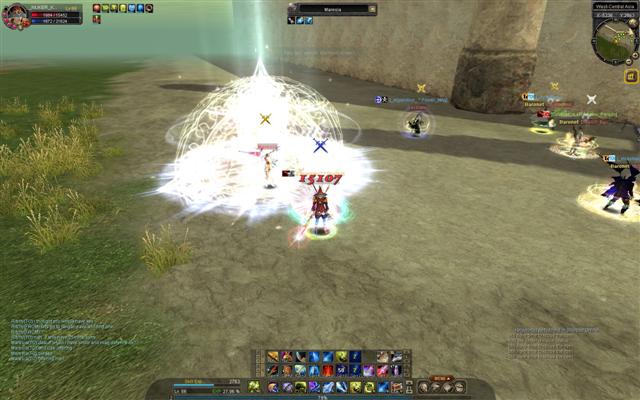
Task: Select the player portrait in the corner
Action: pyautogui.click(x=14, y=15)
